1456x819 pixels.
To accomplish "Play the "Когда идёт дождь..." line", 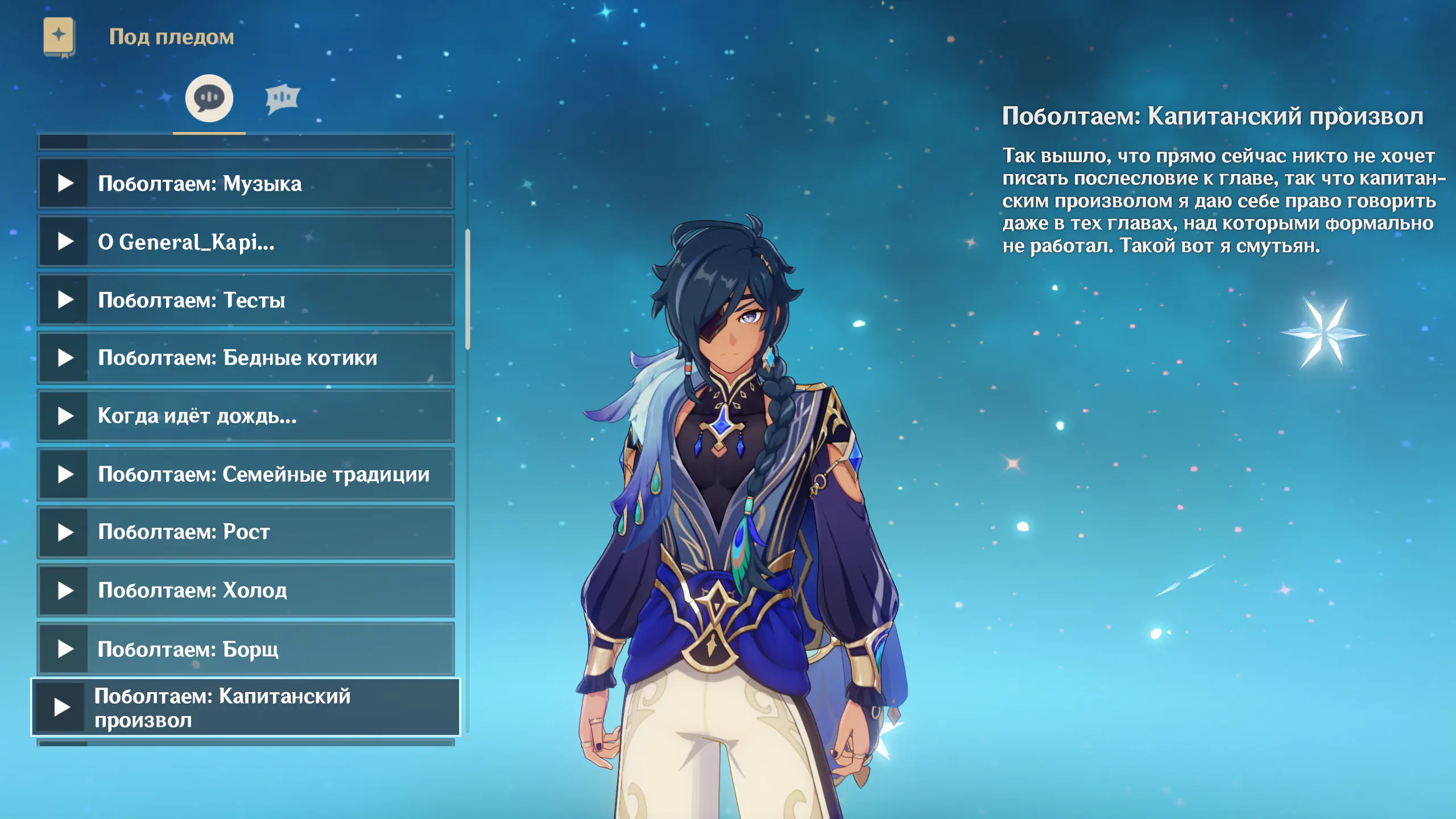I will (66, 416).
